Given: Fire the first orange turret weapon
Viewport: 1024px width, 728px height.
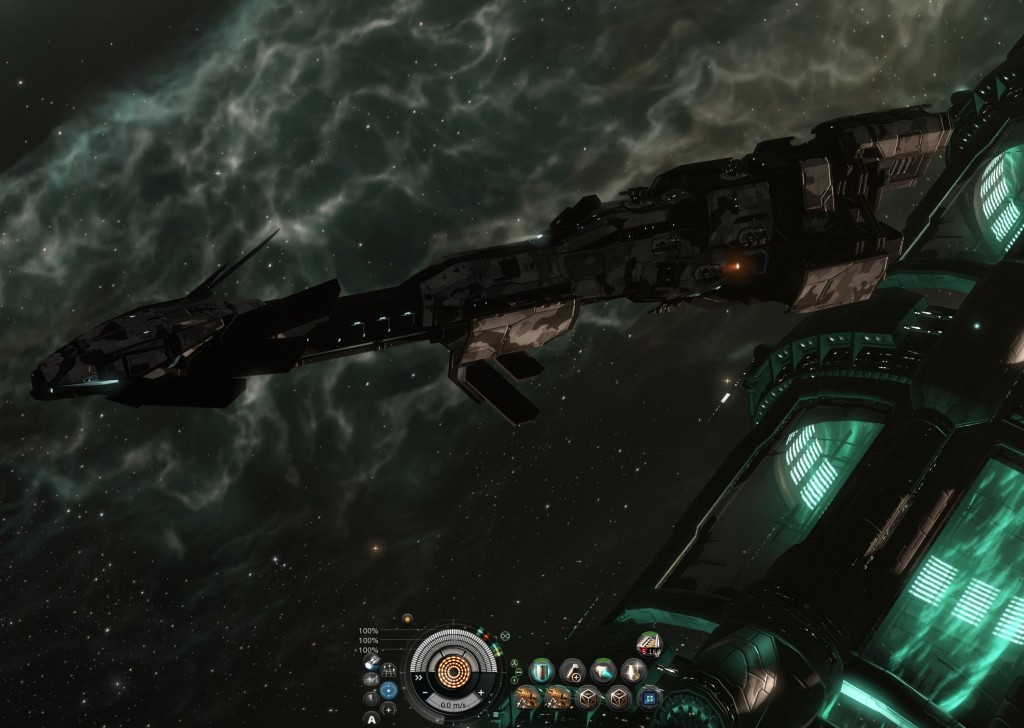Looking at the screenshot, I should pyautogui.click(x=528, y=696).
